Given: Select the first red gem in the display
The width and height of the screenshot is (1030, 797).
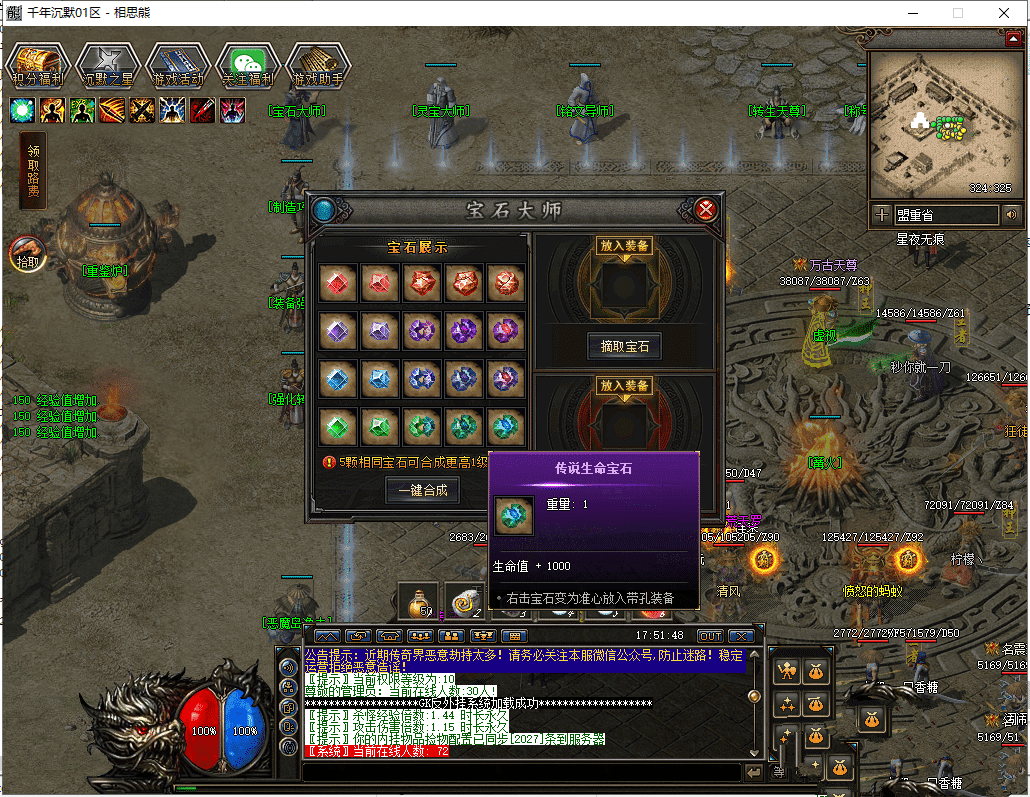Looking at the screenshot, I should click(x=339, y=284).
